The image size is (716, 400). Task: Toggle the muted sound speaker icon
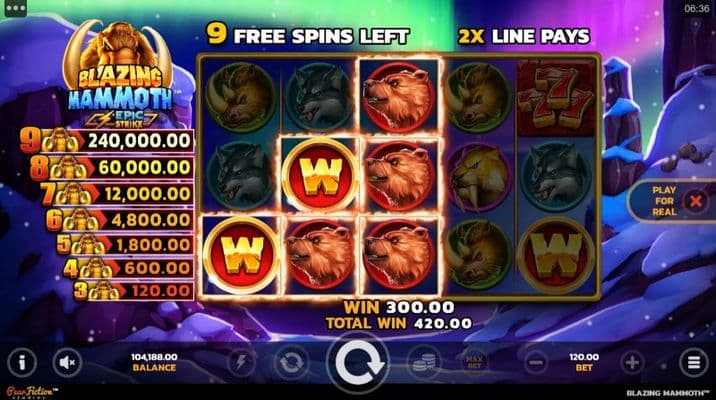(68, 362)
